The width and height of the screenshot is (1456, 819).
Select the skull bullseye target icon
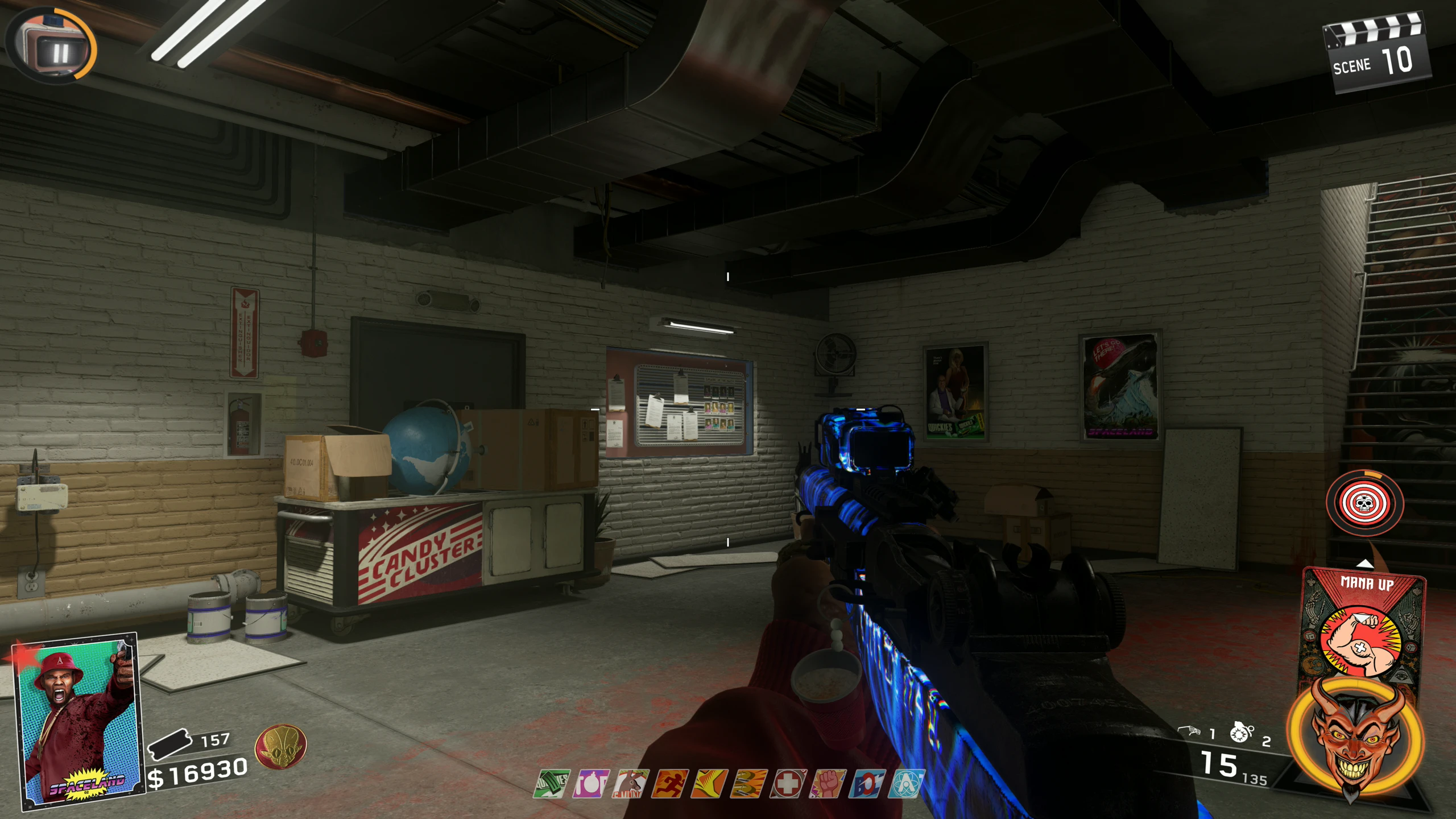[1364, 503]
